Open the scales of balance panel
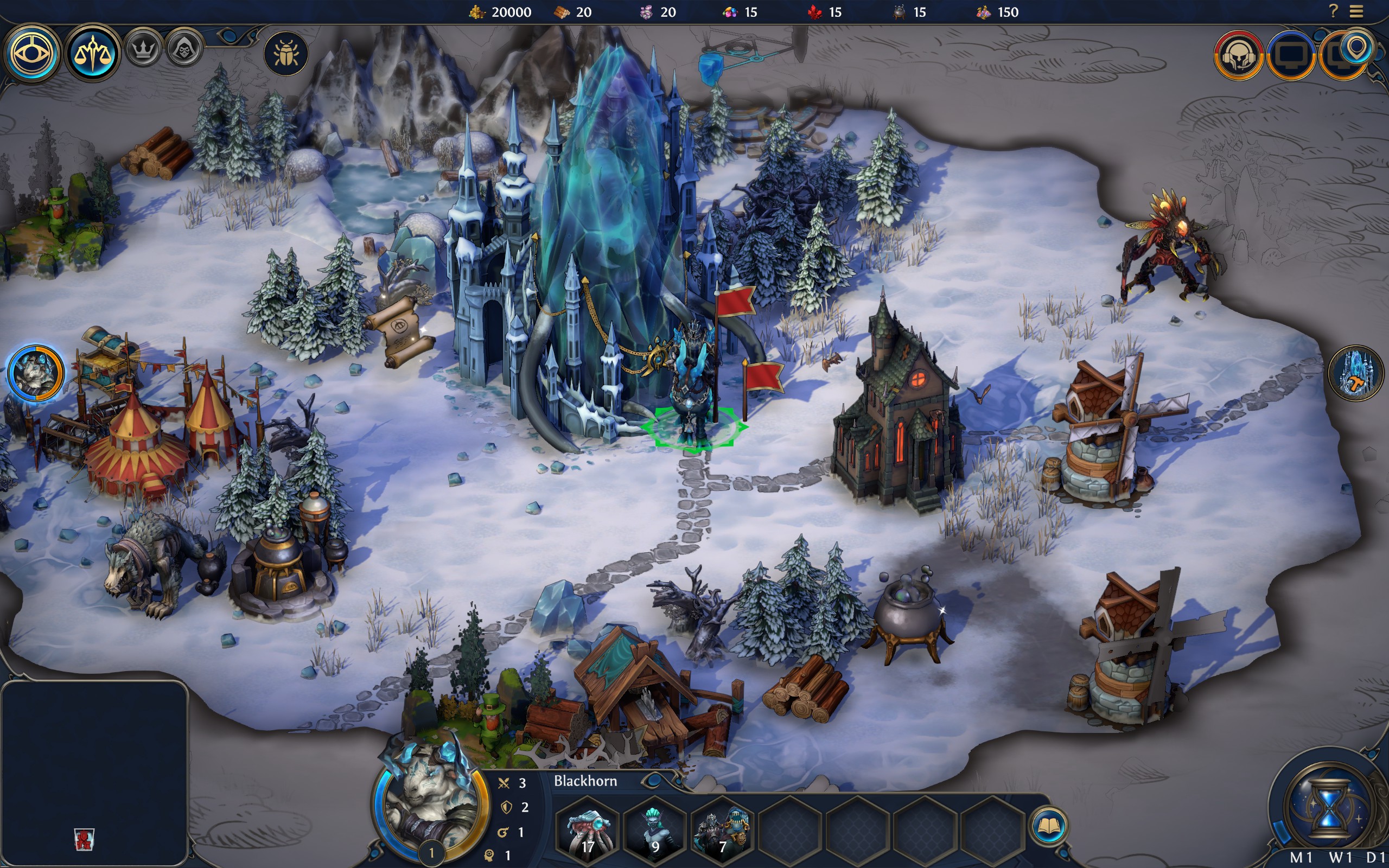 click(x=92, y=54)
